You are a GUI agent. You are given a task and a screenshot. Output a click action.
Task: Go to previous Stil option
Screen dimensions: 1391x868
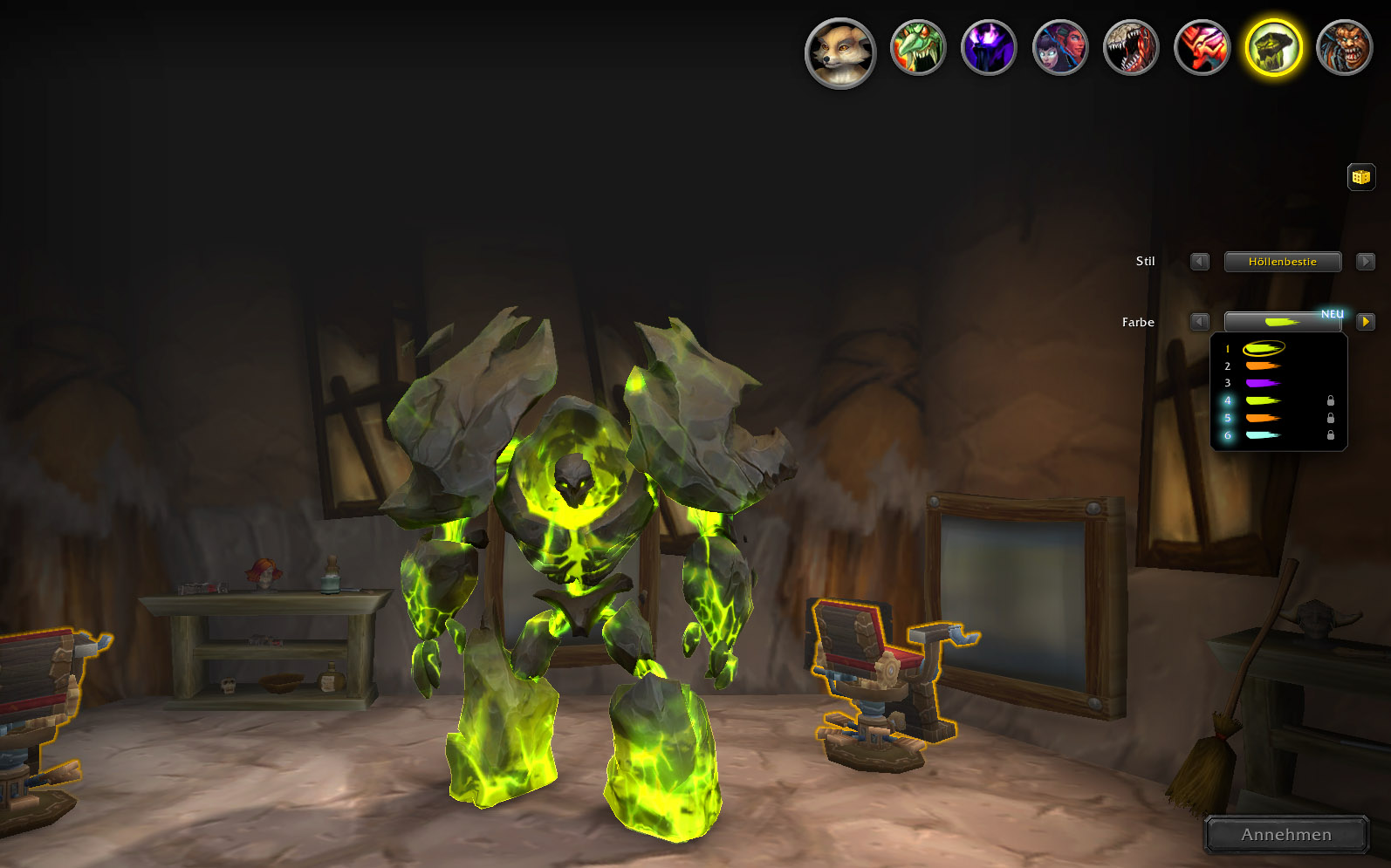click(x=1200, y=262)
